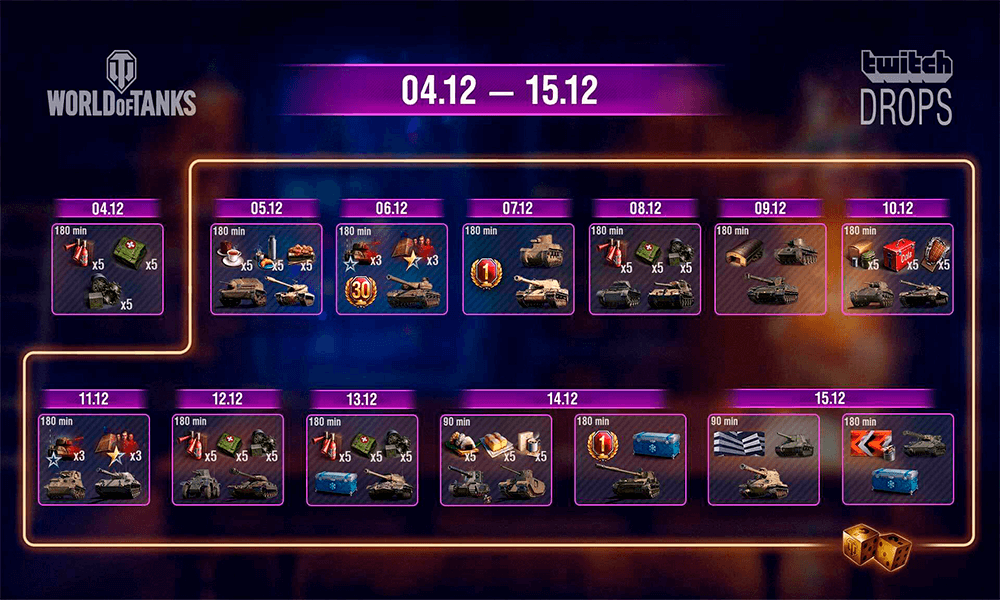Click the 13.12 reward card

click(362, 460)
